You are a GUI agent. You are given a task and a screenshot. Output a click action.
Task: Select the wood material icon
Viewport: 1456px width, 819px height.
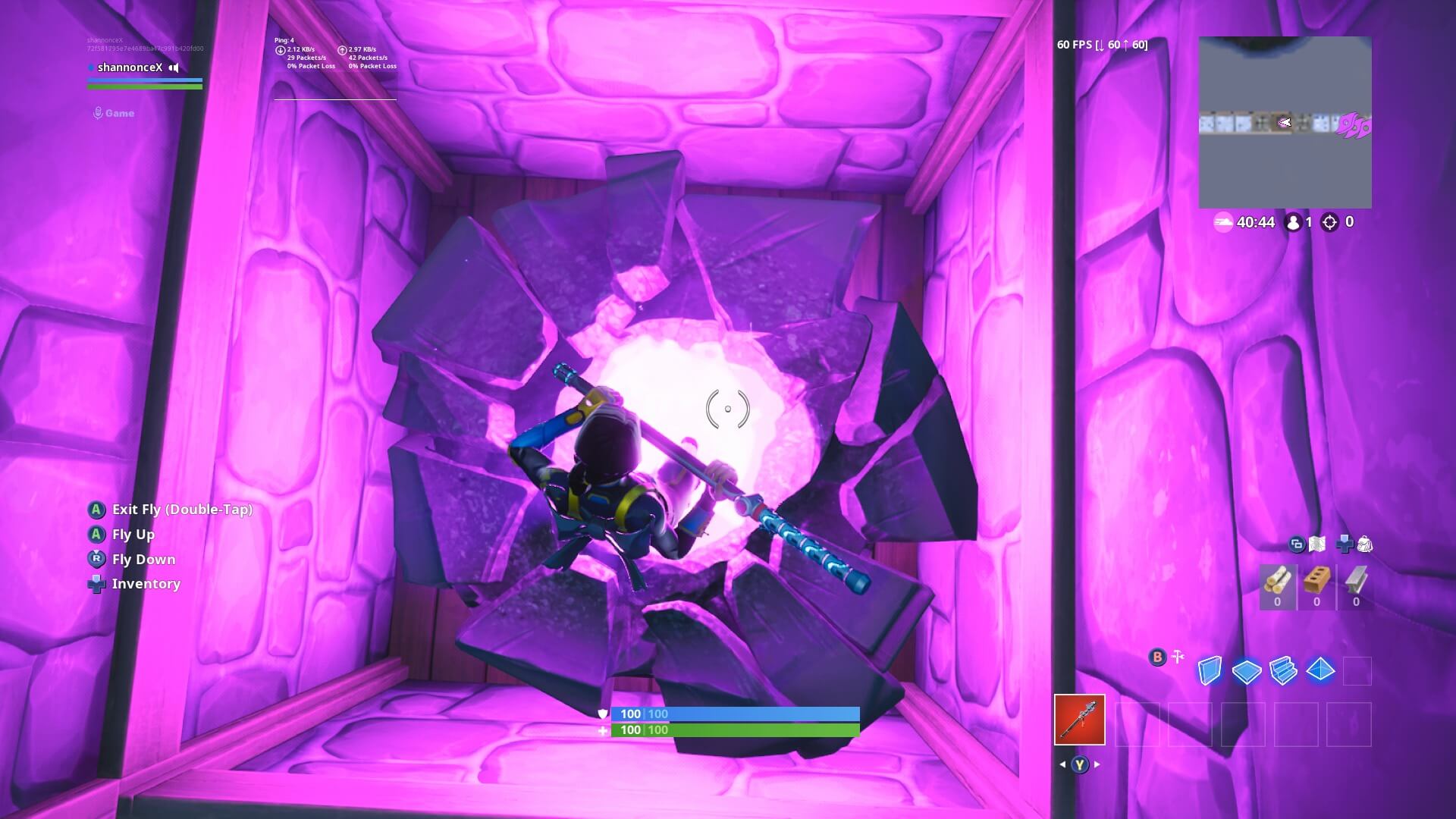(x=1279, y=580)
